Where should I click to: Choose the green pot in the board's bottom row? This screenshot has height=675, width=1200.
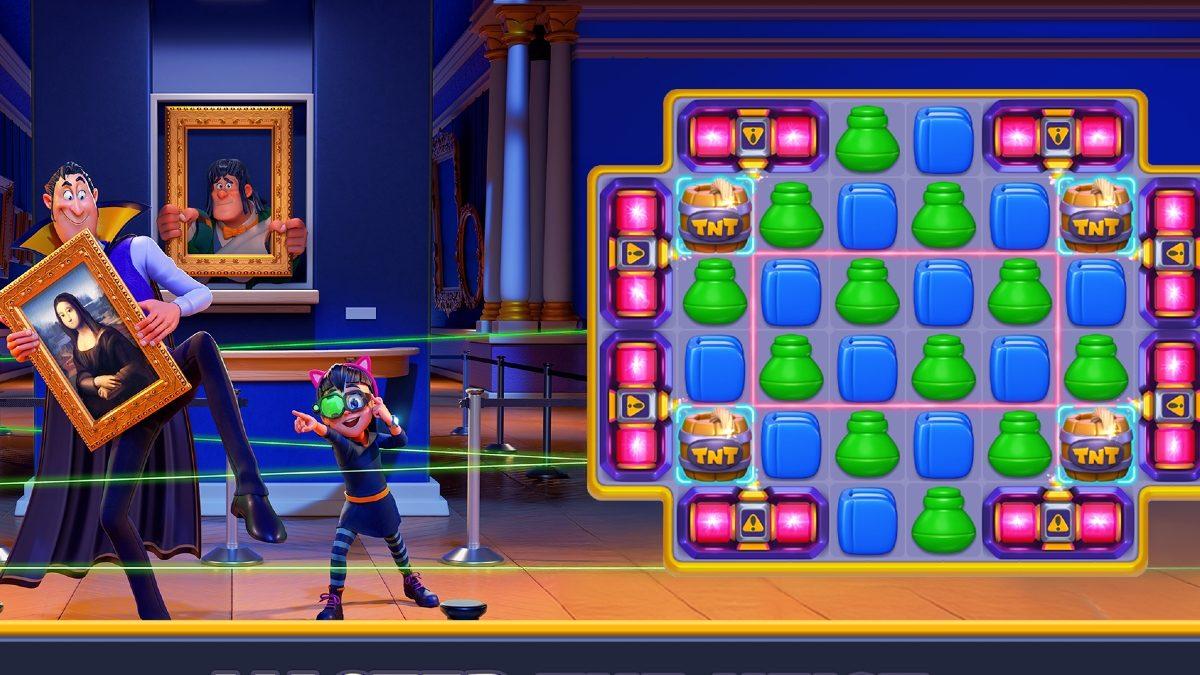click(x=943, y=521)
